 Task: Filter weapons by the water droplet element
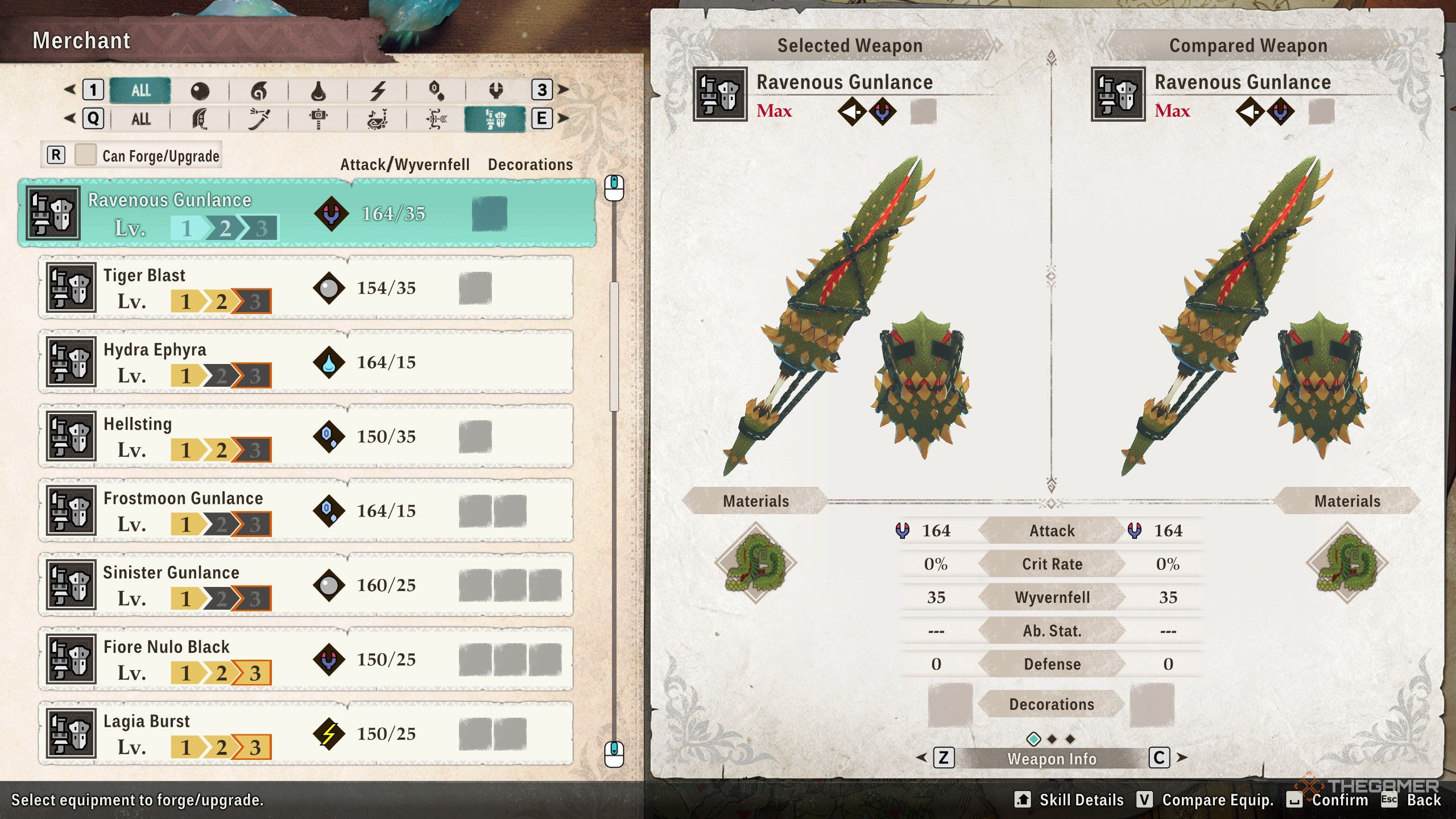[318, 90]
